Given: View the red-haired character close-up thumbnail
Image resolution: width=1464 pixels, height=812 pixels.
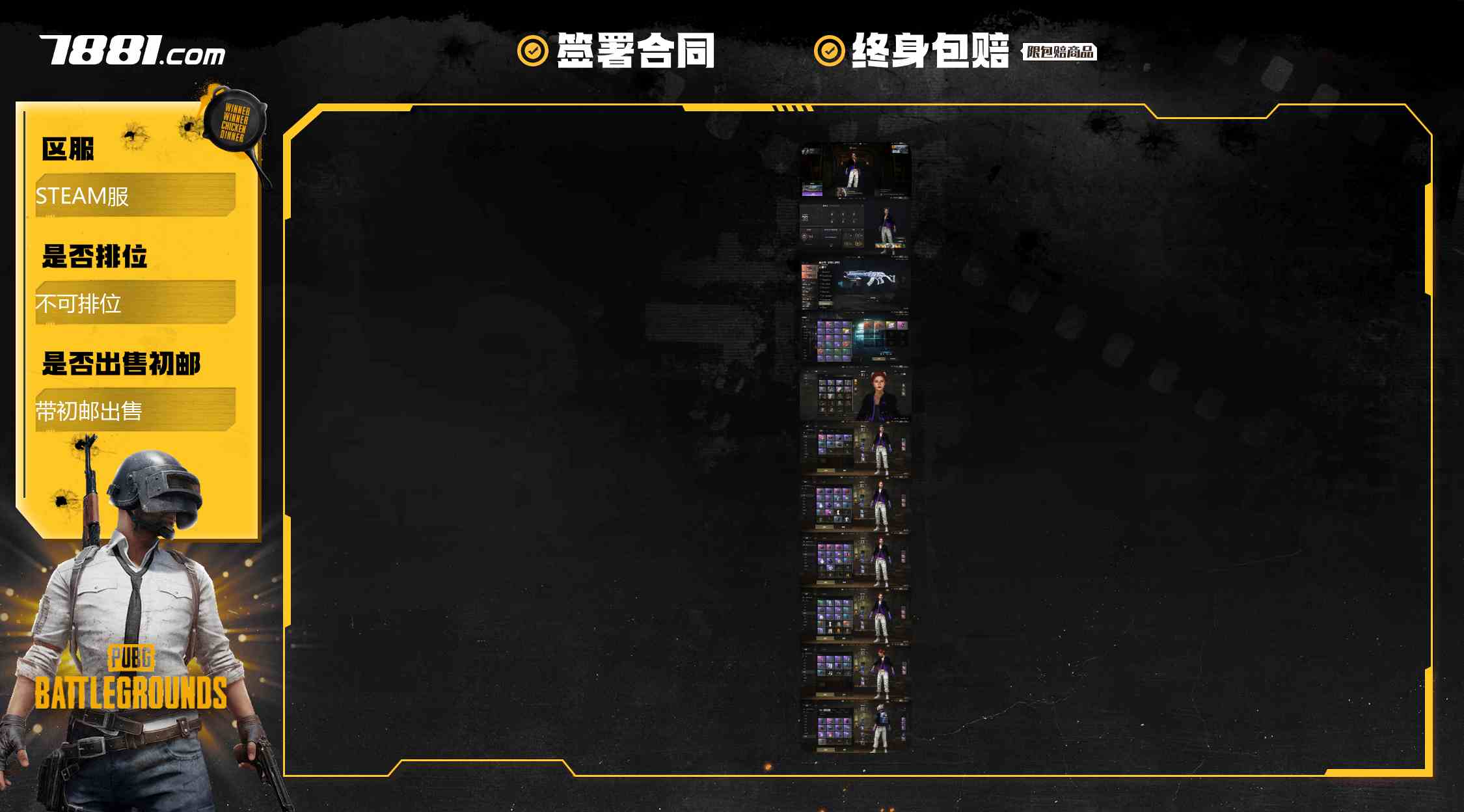Looking at the screenshot, I should pyautogui.click(x=855, y=394).
